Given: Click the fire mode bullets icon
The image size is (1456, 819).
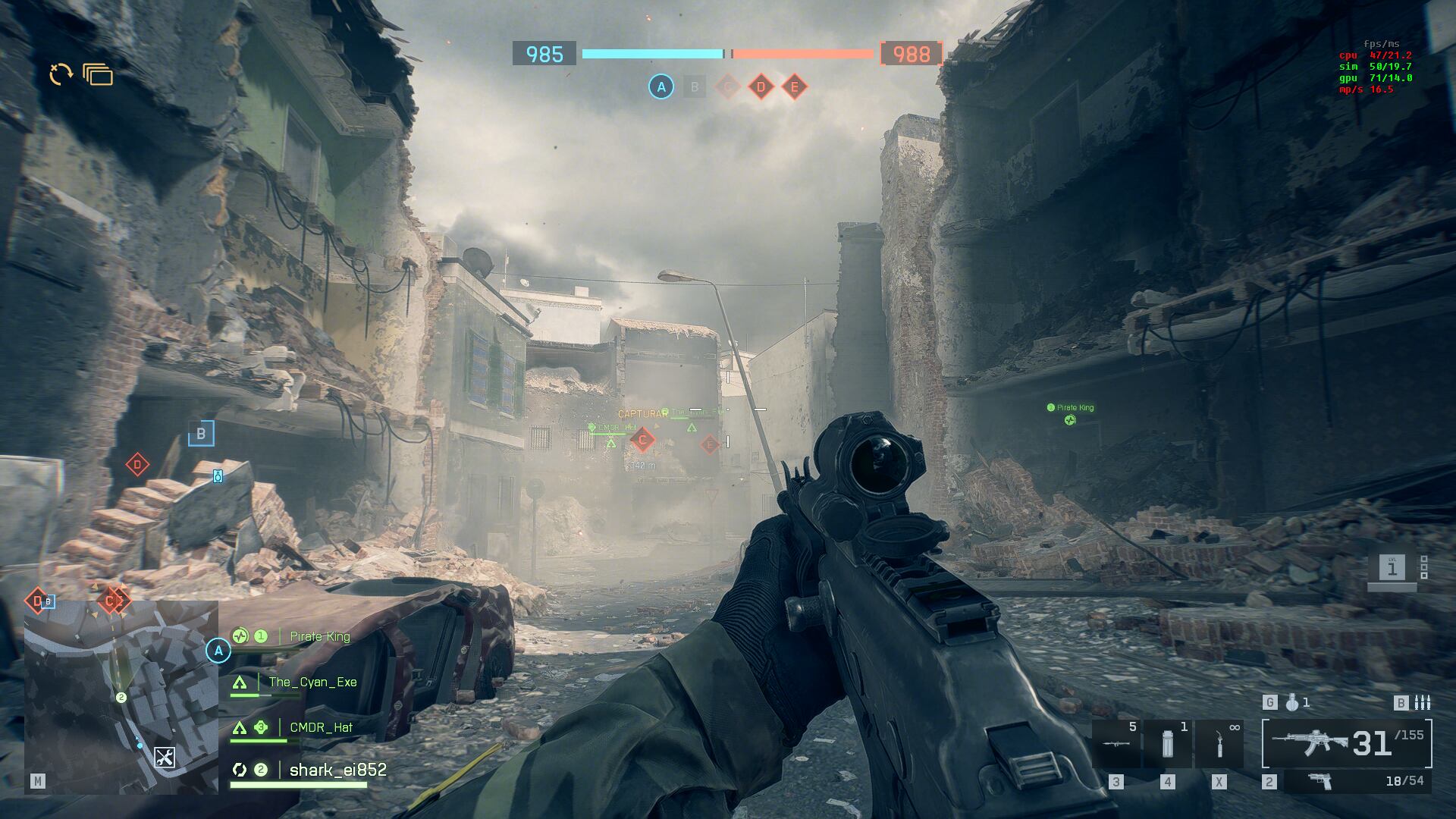Looking at the screenshot, I should tap(1423, 703).
